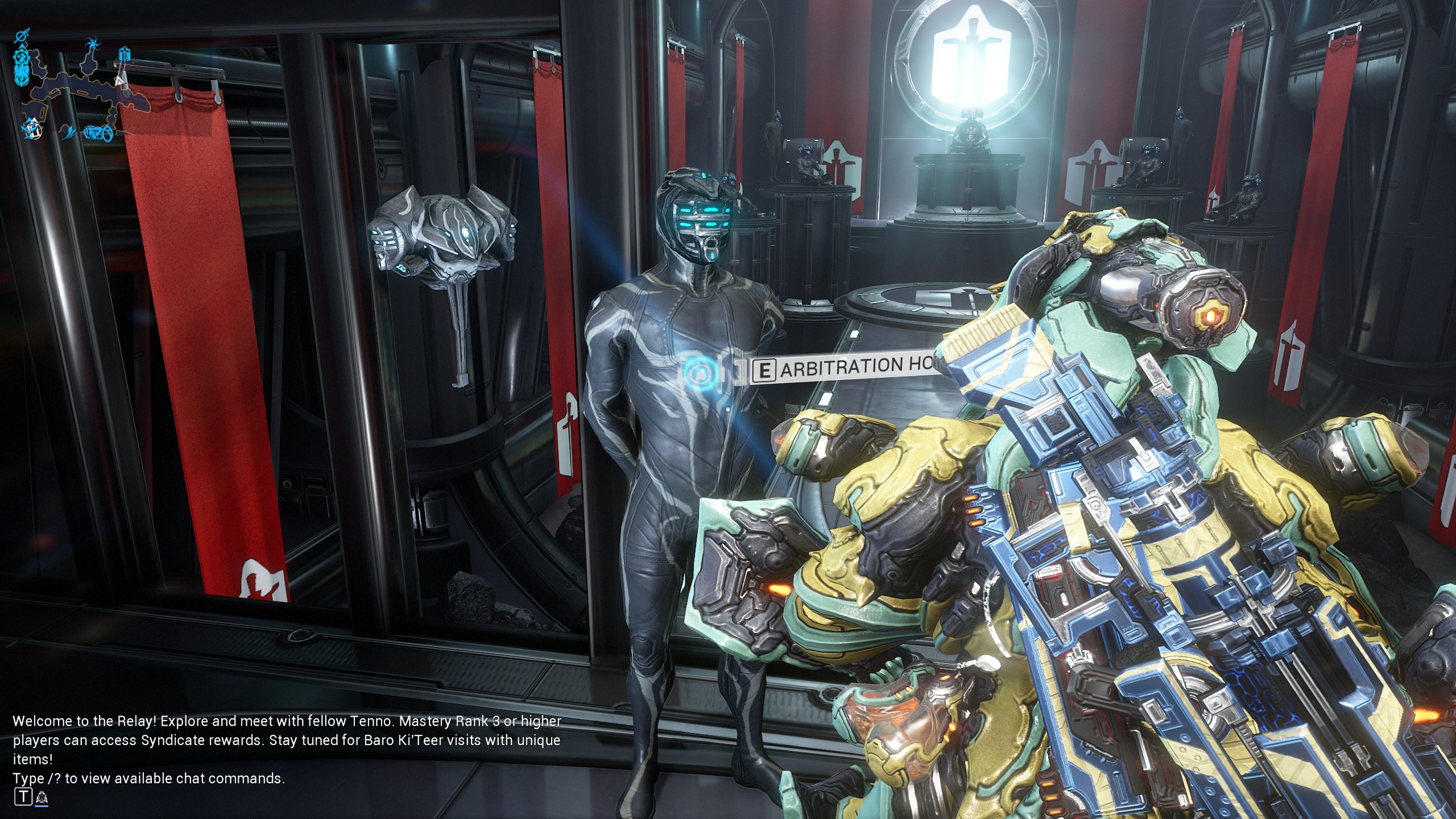The image size is (1456, 819).
Task: Click the white player arrow on minimap
Action: pos(119,81)
